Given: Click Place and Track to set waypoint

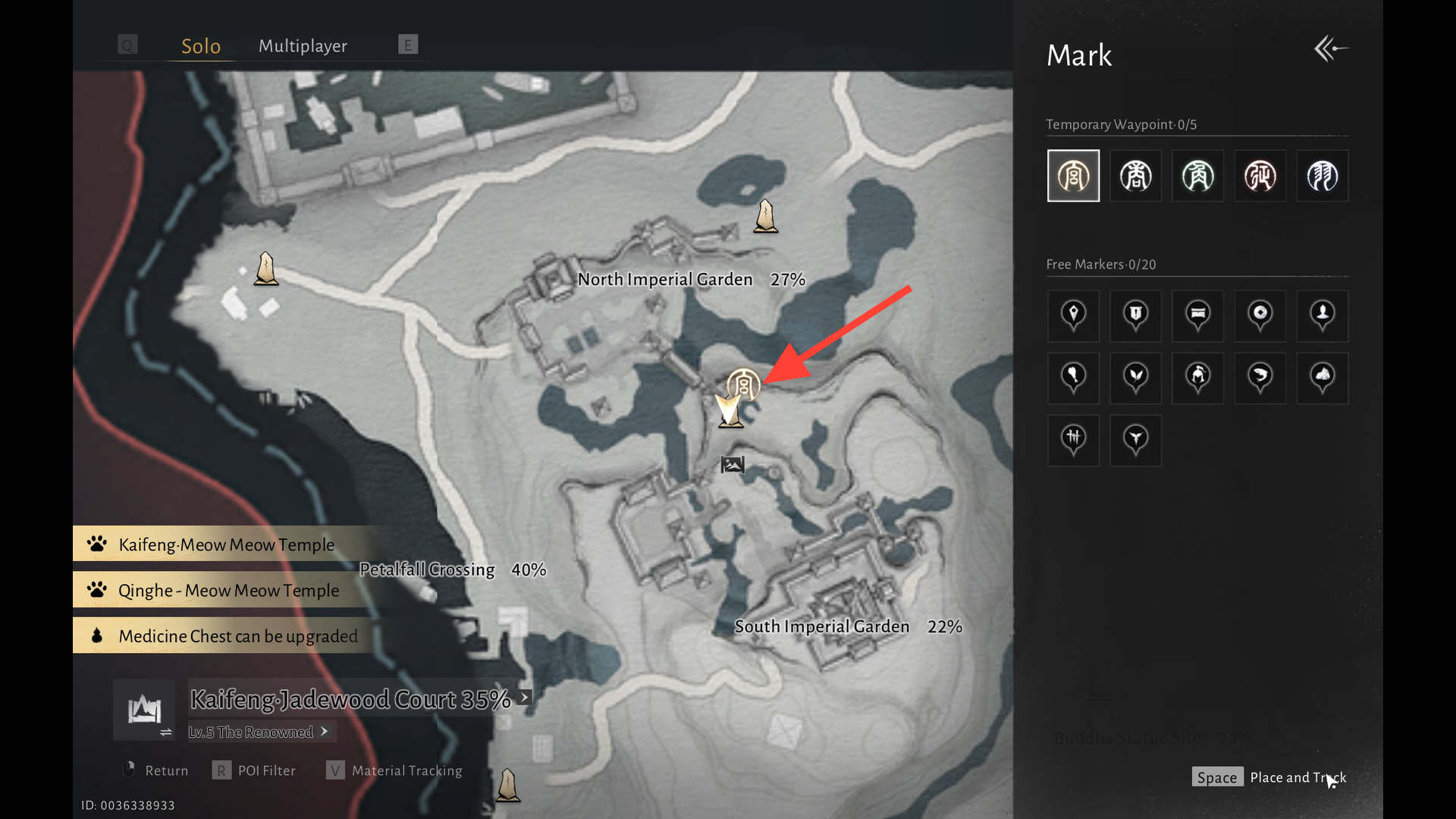Looking at the screenshot, I should point(1297,777).
